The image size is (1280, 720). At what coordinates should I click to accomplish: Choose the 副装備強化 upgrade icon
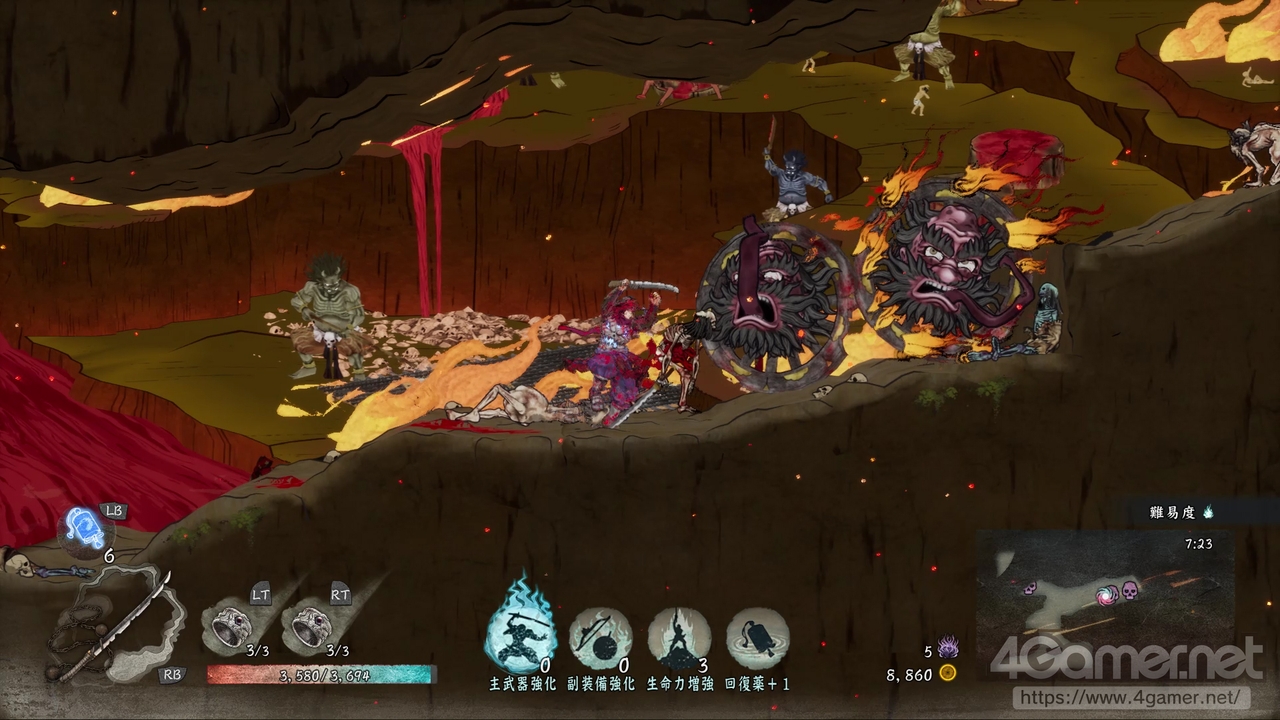600,638
